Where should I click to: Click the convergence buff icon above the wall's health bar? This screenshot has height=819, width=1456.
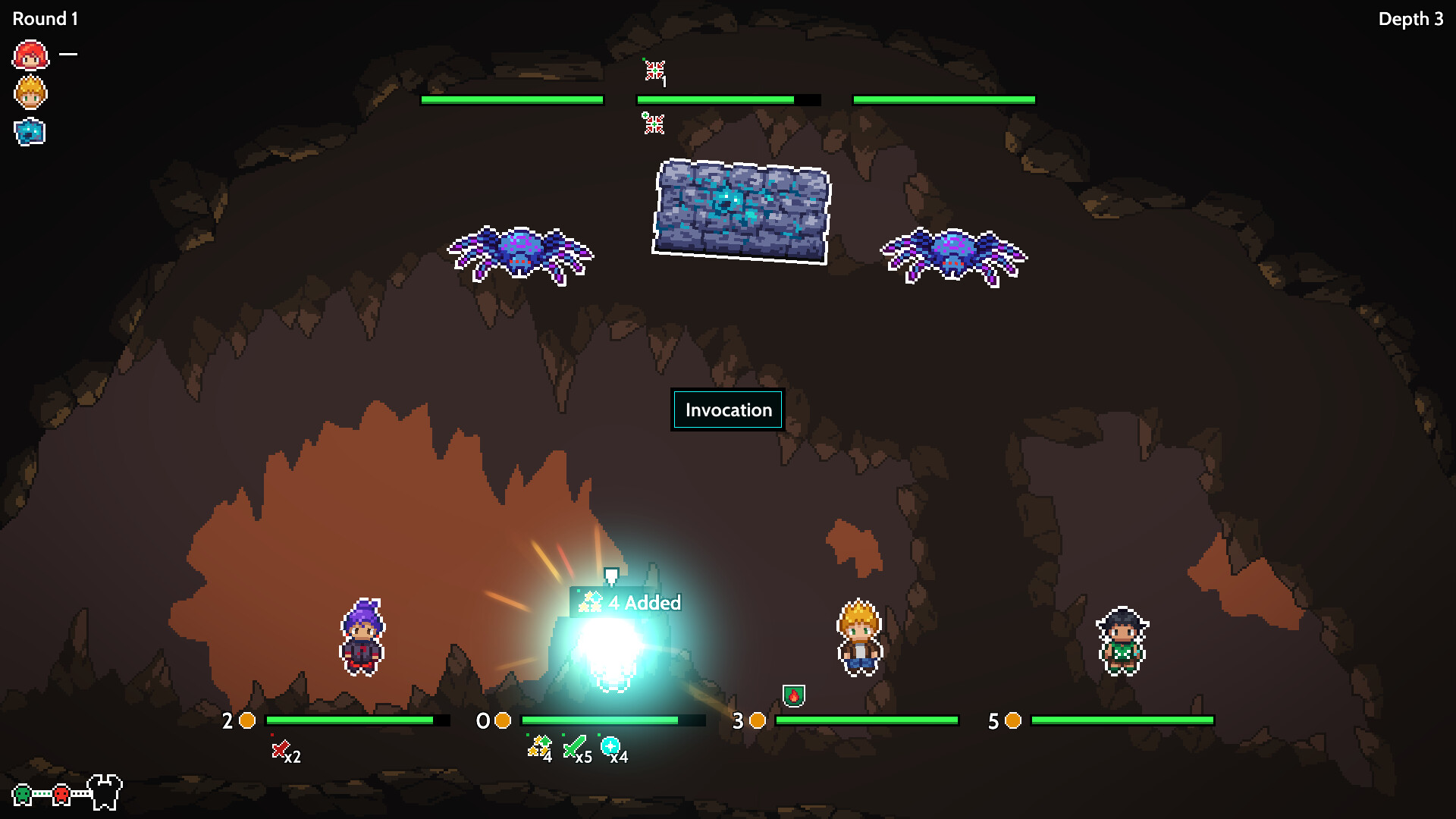click(655, 71)
